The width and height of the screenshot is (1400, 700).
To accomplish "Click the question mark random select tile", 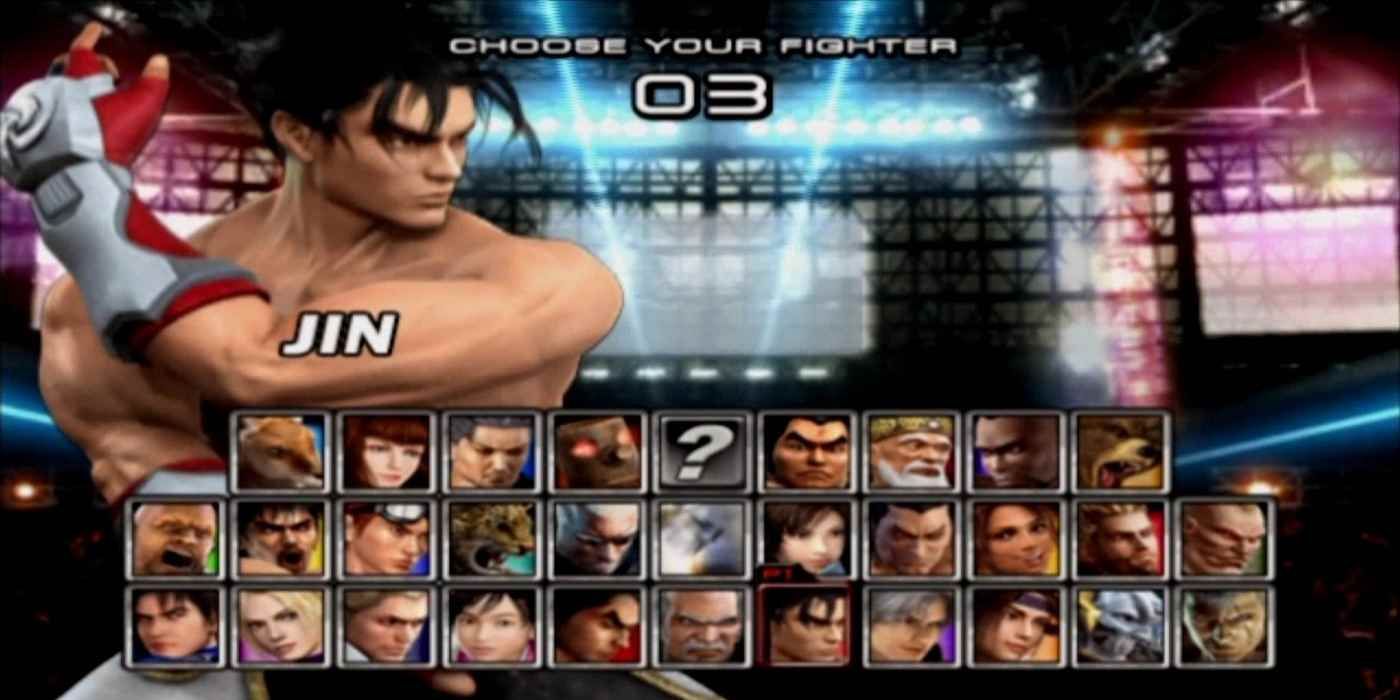I will 701,451.
